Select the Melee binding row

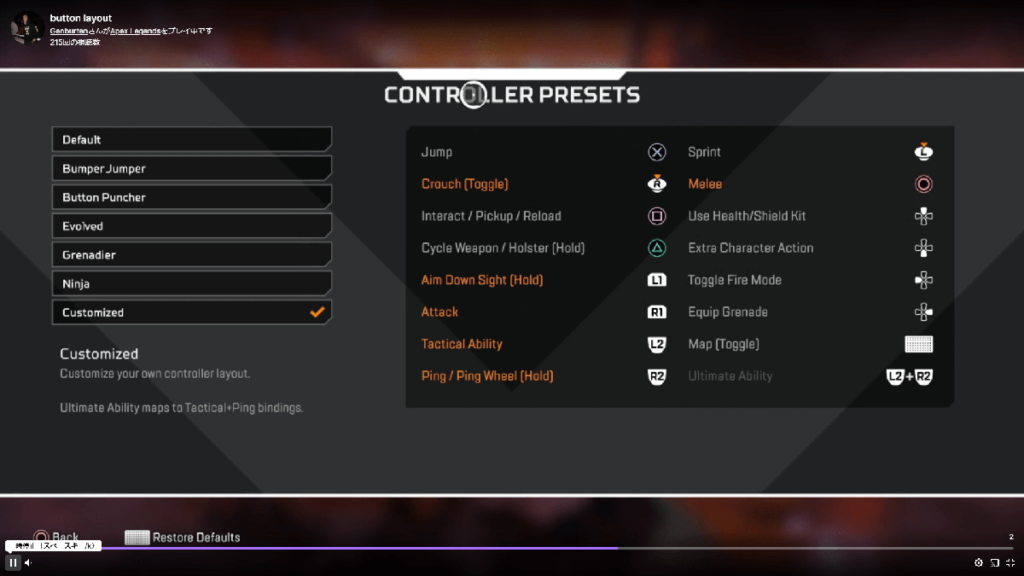click(810, 184)
